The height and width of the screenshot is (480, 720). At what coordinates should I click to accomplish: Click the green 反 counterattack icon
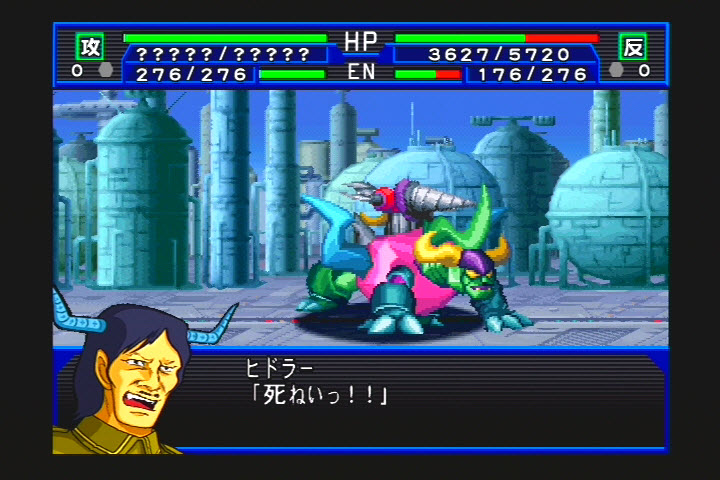(x=632, y=46)
